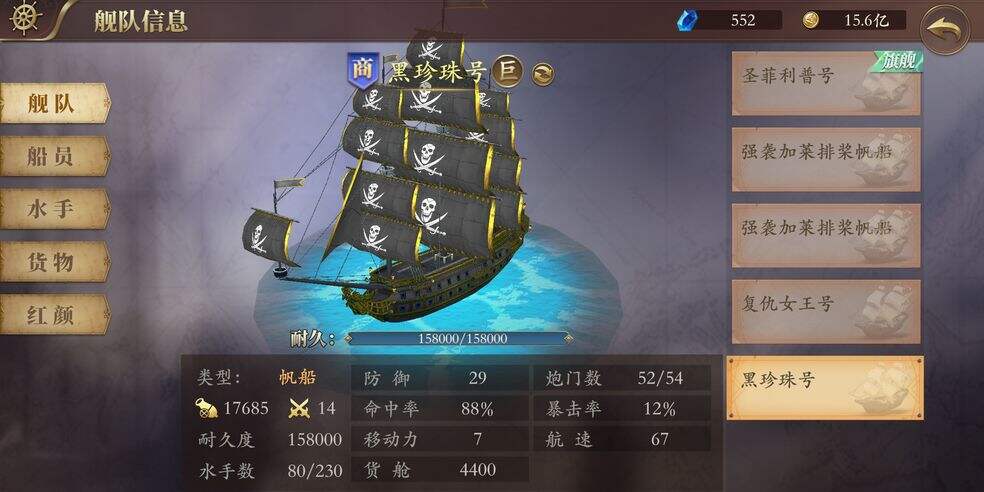Tap the ship wheel icon beside 舰队信息

[26, 19]
